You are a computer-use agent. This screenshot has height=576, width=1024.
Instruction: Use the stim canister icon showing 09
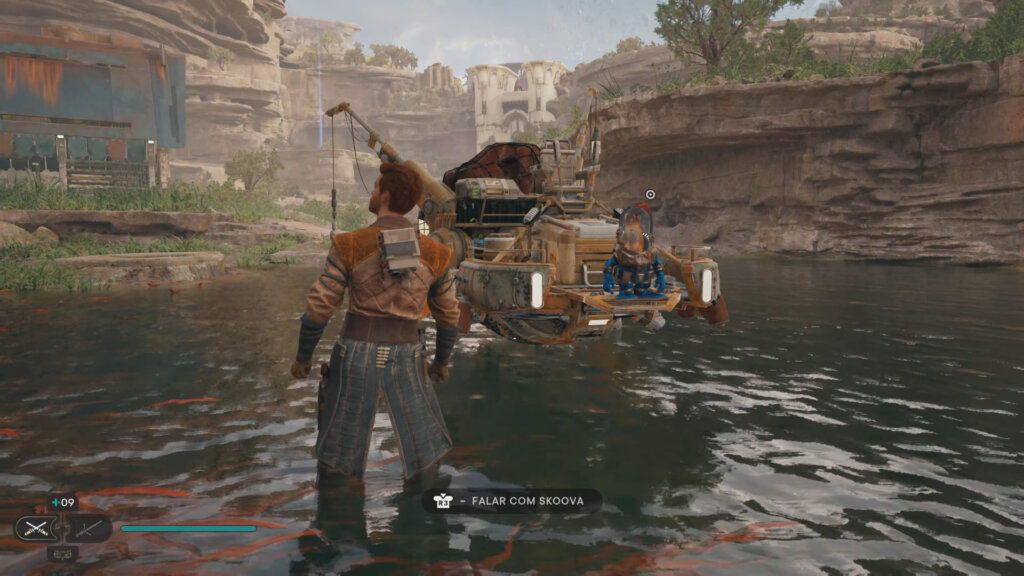(x=62, y=503)
